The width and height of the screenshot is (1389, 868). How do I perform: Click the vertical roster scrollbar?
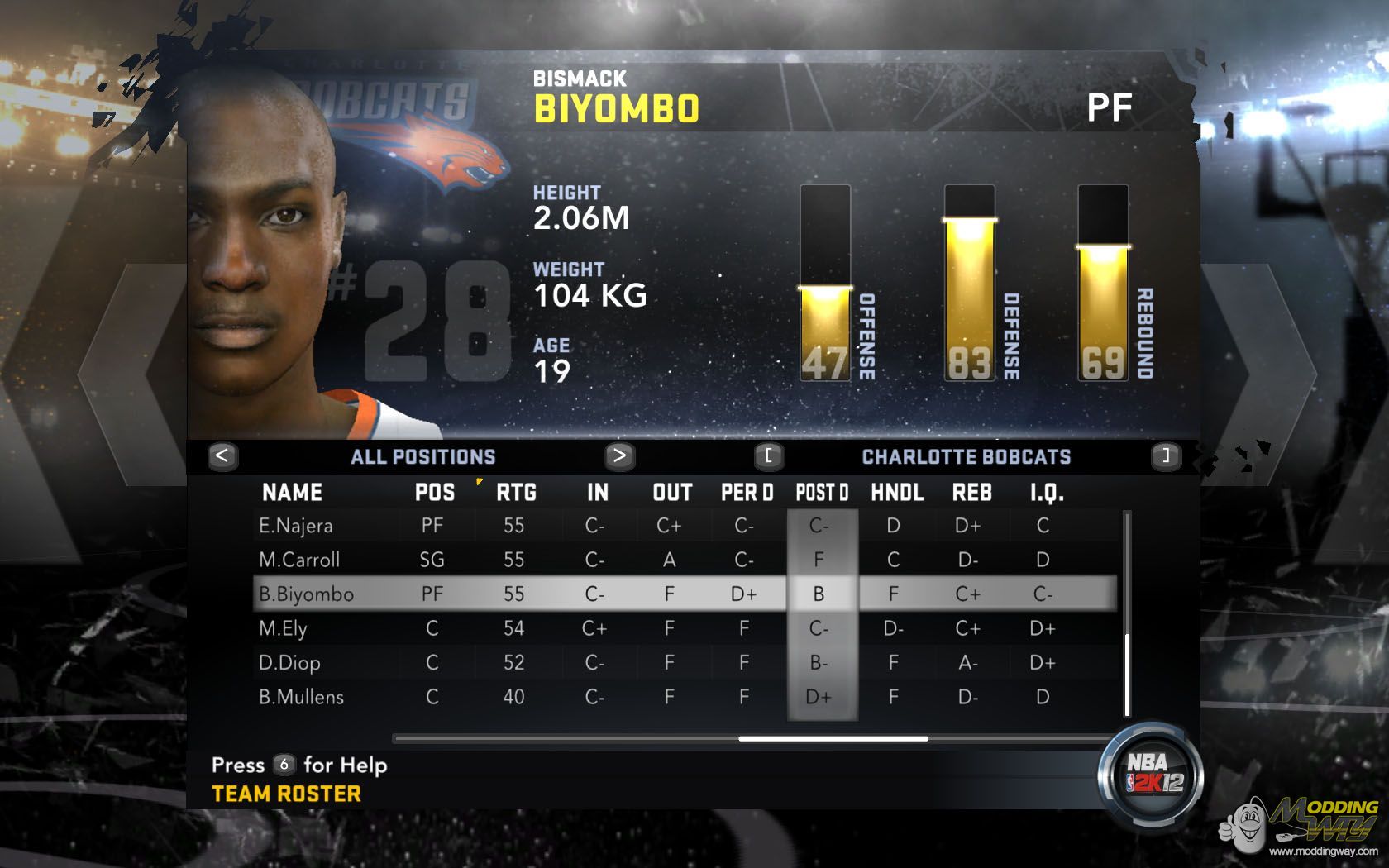pos(1127,674)
